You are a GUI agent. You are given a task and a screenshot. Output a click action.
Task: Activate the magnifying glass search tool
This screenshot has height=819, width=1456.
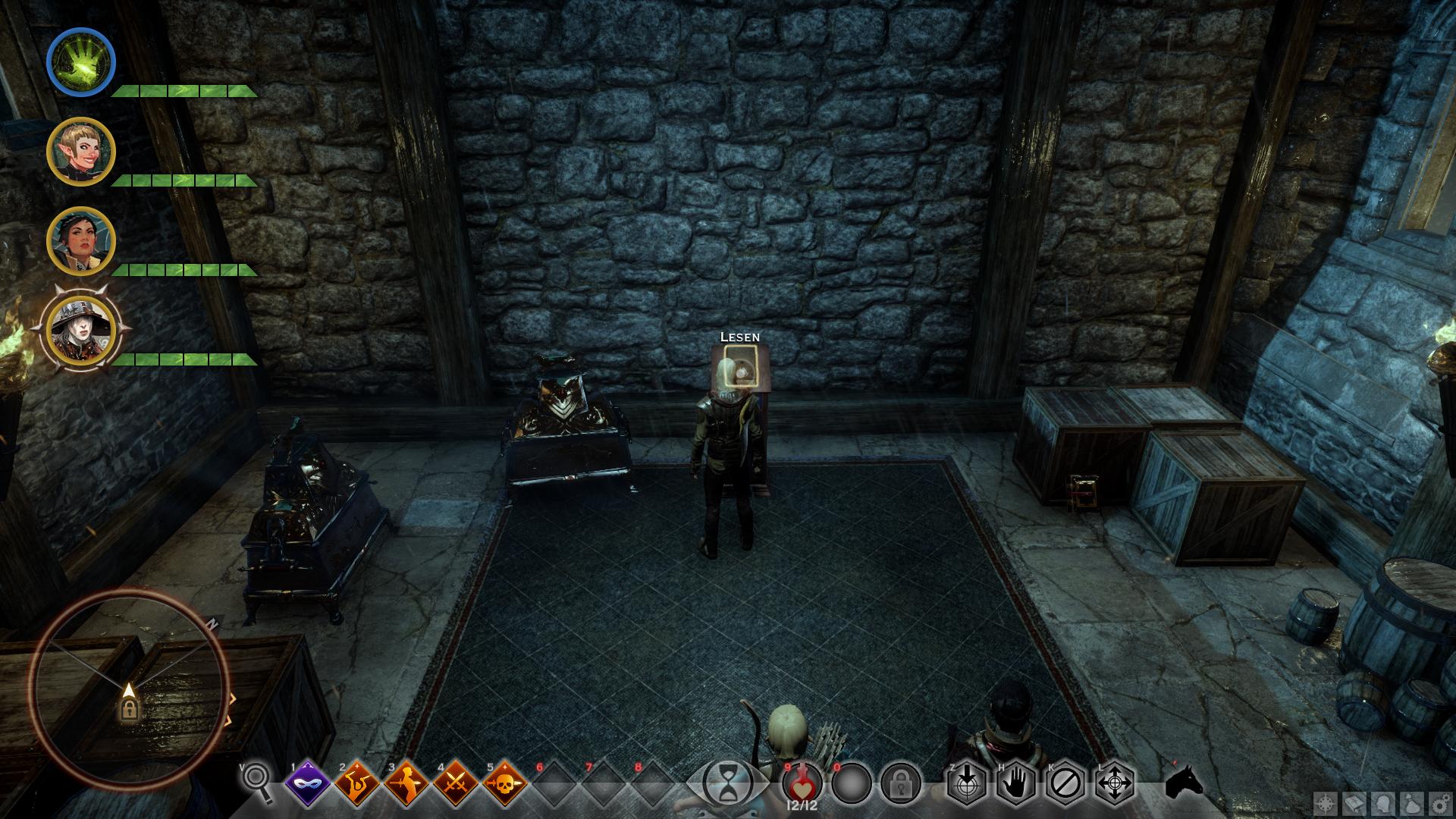point(256,781)
